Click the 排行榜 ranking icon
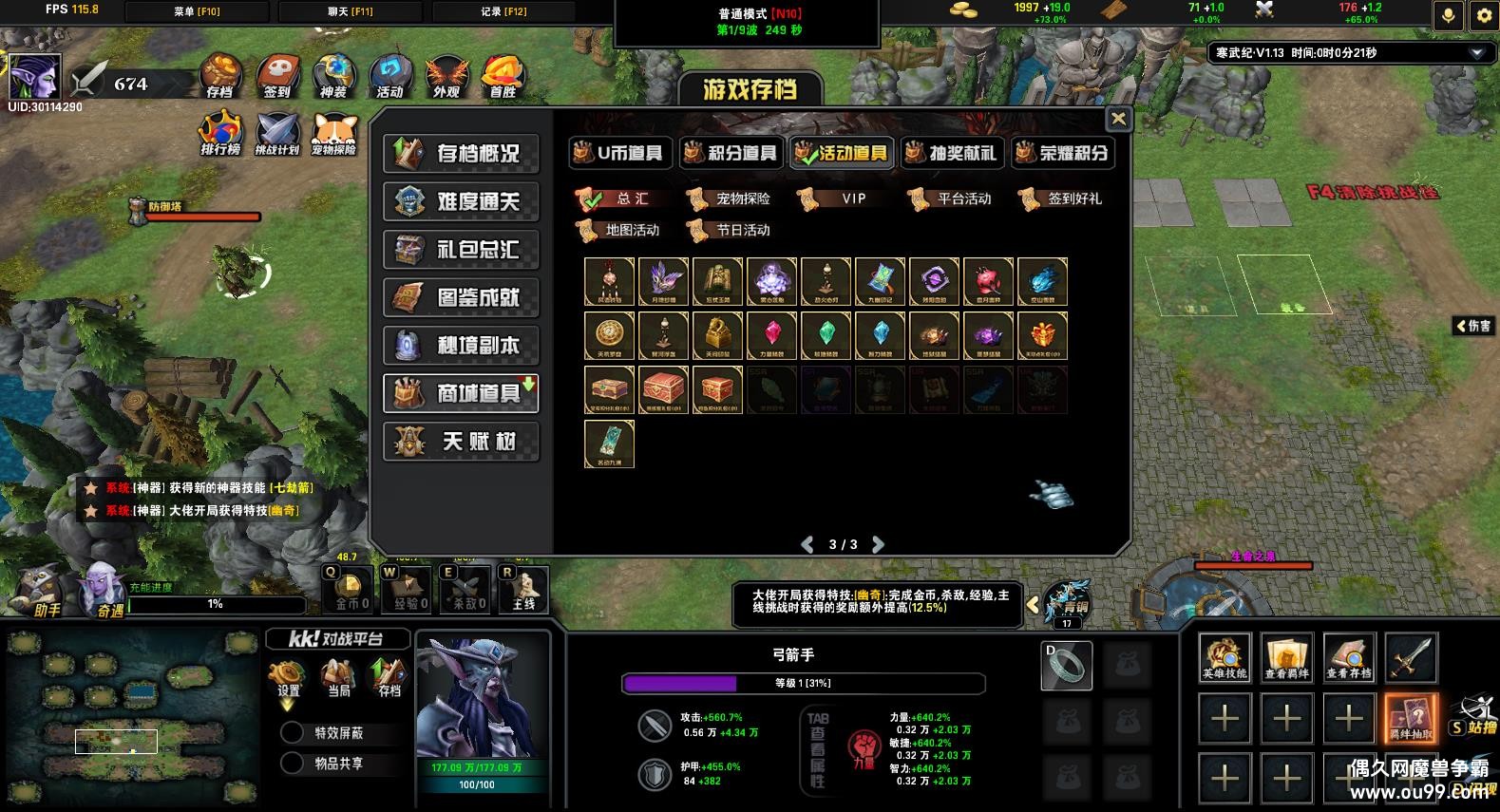The width and height of the screenshot is (1500, 812). [x=220, y=134]
